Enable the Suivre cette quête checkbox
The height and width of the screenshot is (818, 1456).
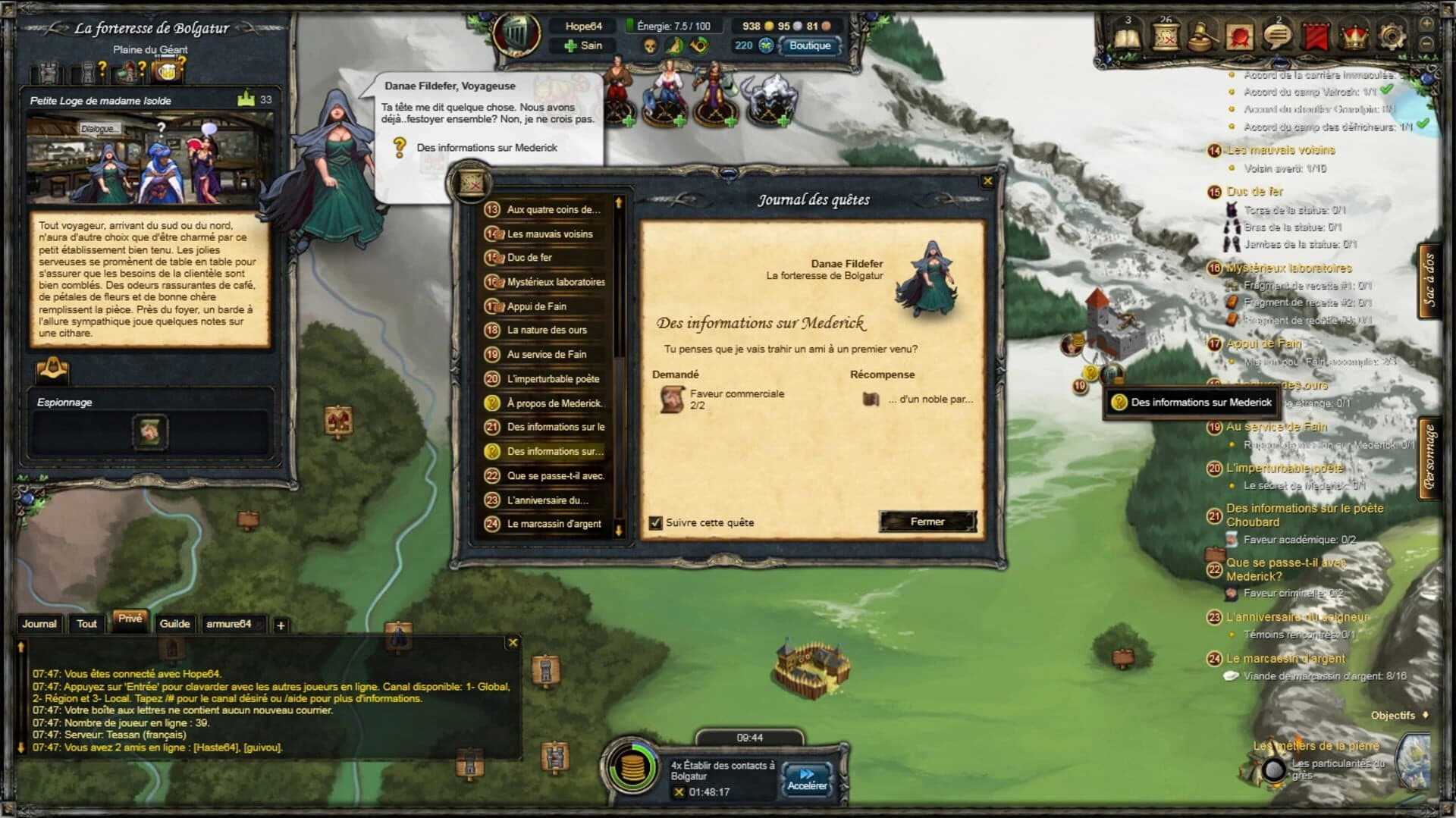click(655, 522)
